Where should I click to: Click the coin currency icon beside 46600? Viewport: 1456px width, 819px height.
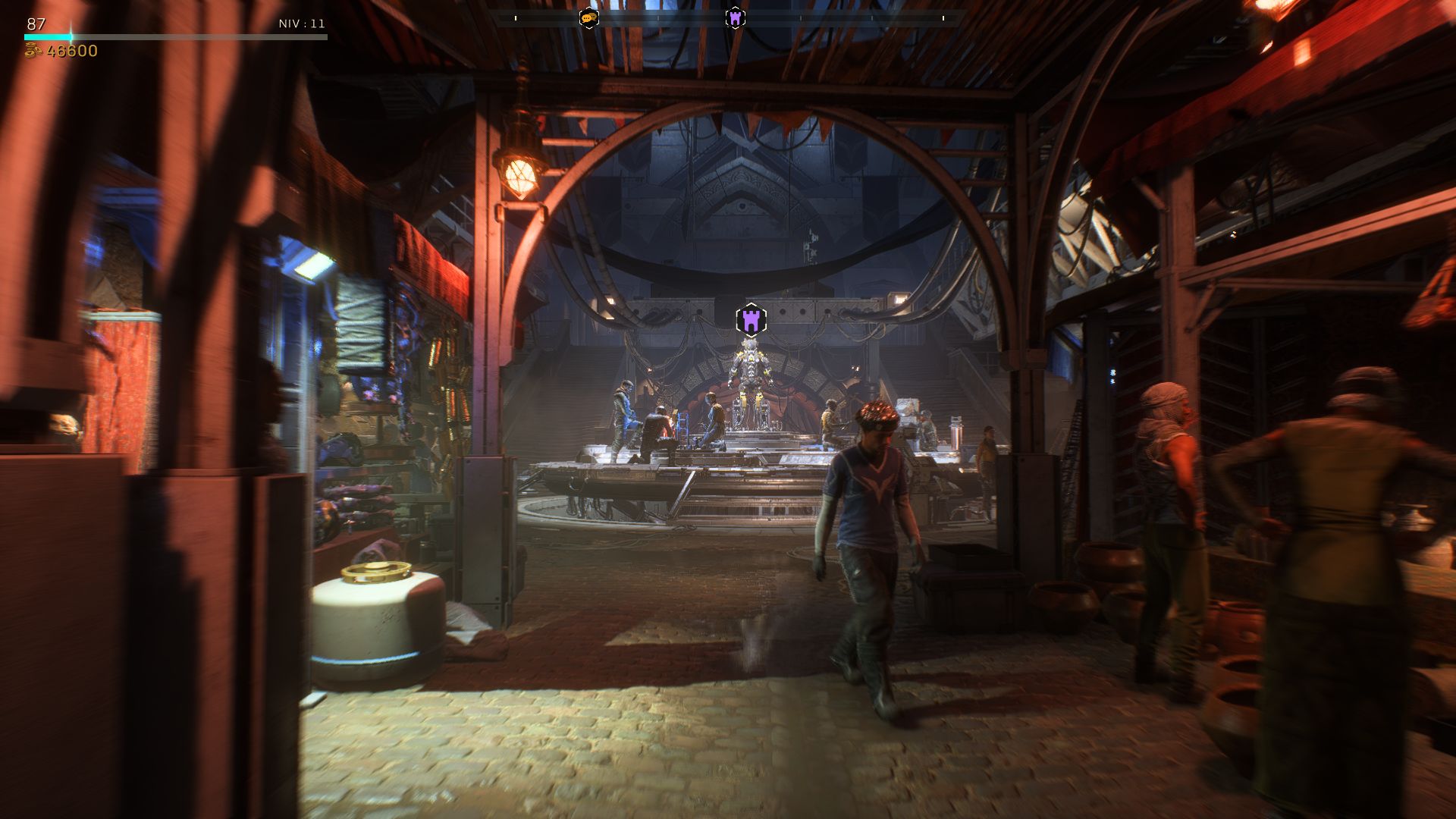[32, 52]
